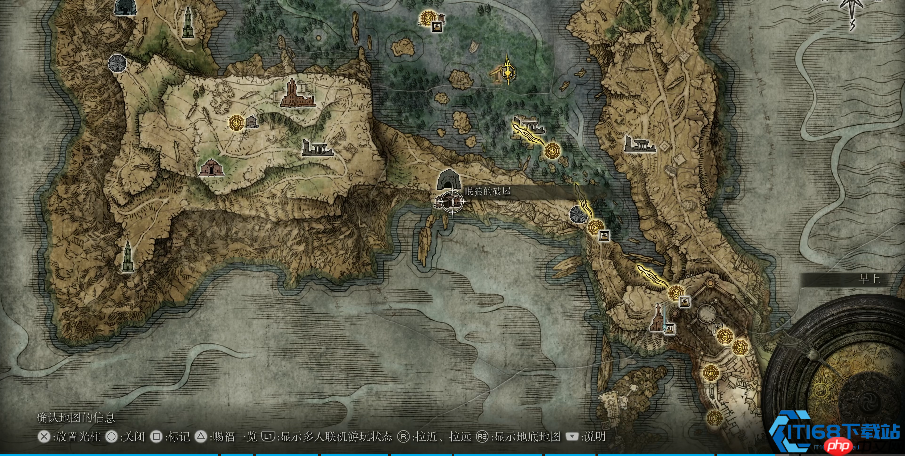Open the tunnel entrance marker with the name label
The width and height of the screenshot is (905, 456).
click(449, 181)
